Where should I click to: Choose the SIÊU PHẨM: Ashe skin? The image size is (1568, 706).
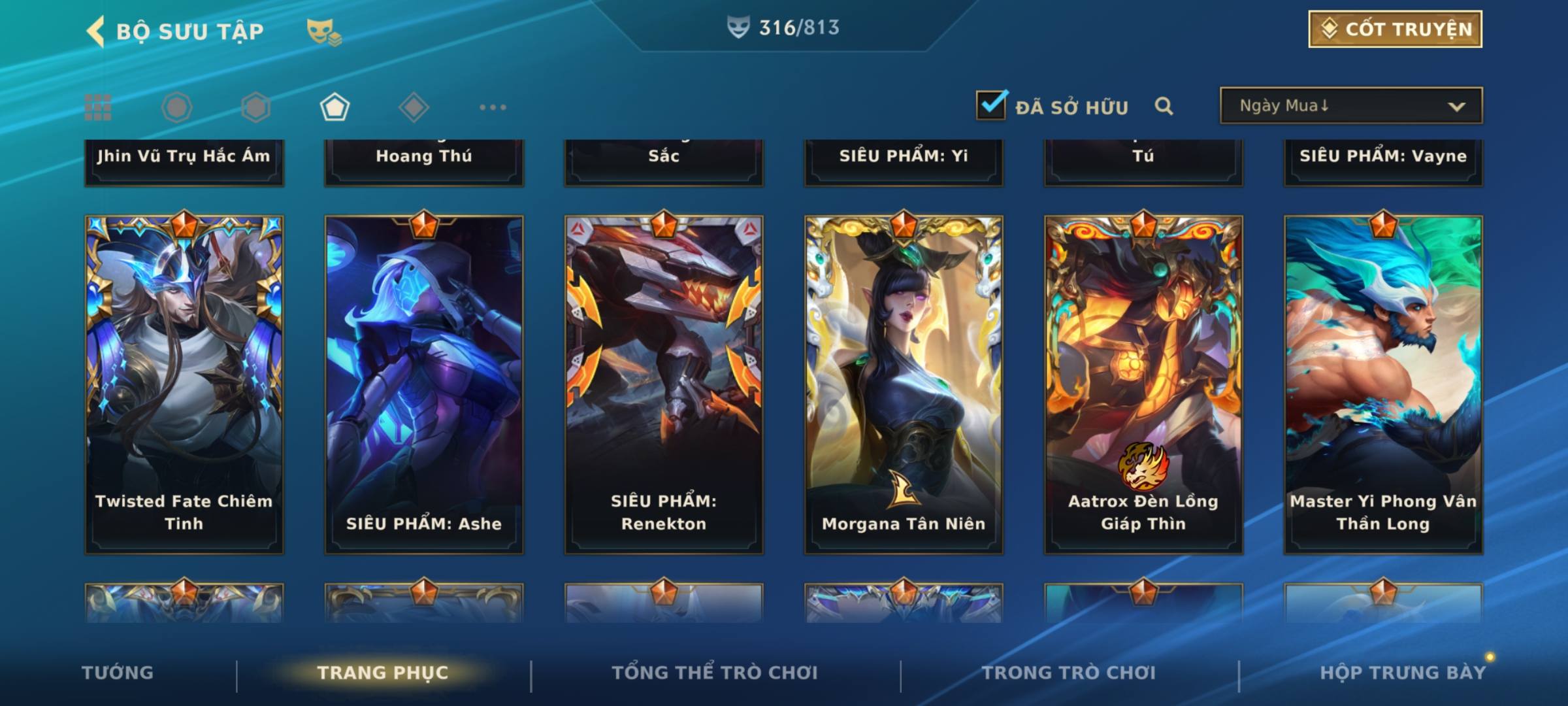(424, 384)
